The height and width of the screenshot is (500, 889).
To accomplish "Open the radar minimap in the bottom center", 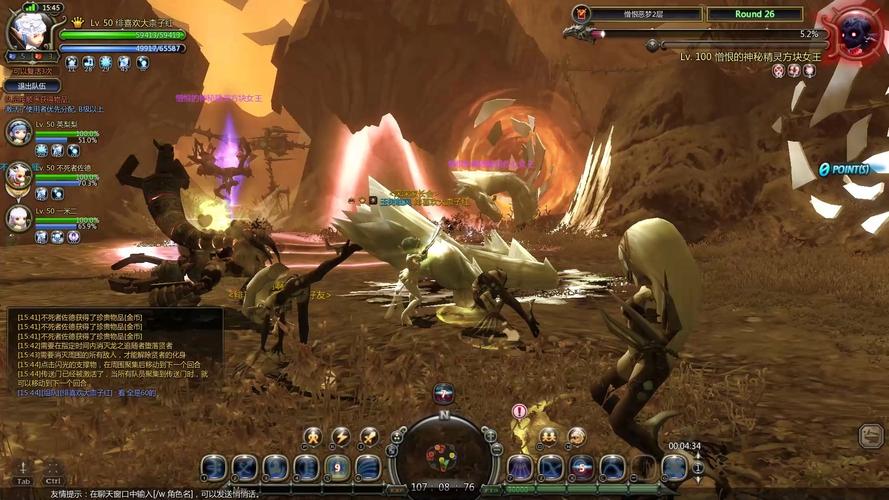I will (x=441, y=455).
